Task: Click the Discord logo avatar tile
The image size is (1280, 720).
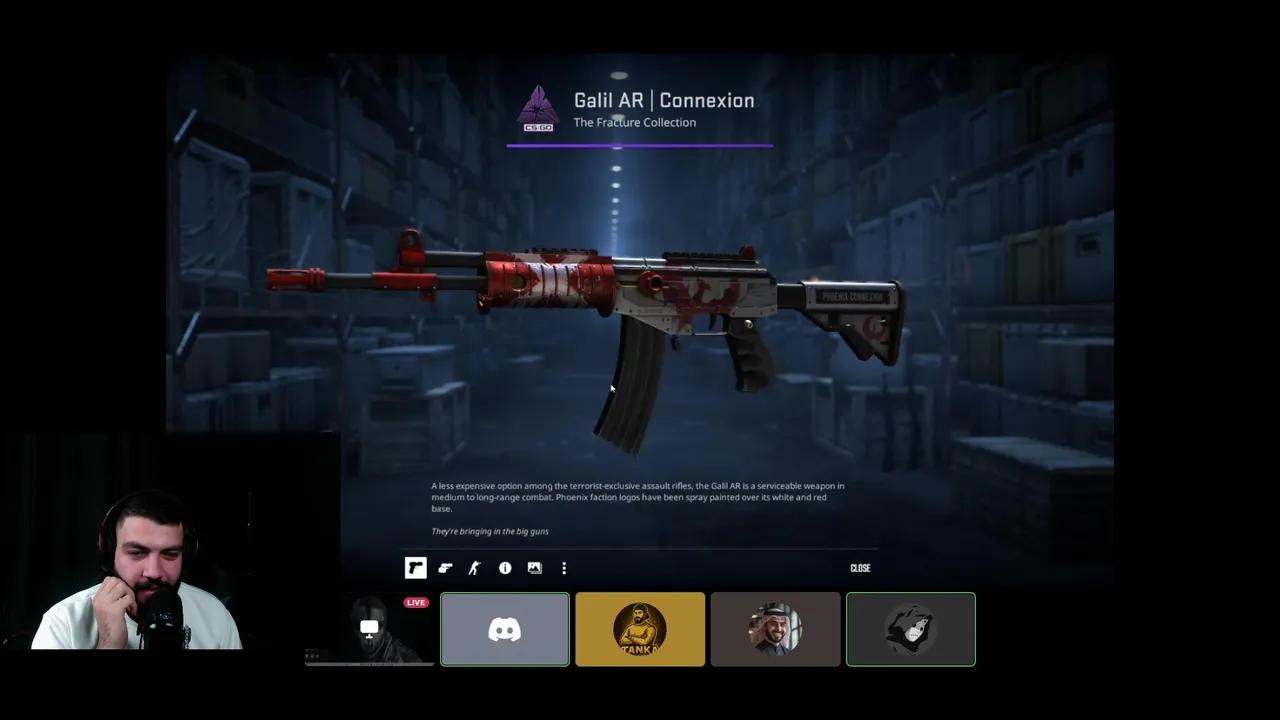Action: click(505, 629)
